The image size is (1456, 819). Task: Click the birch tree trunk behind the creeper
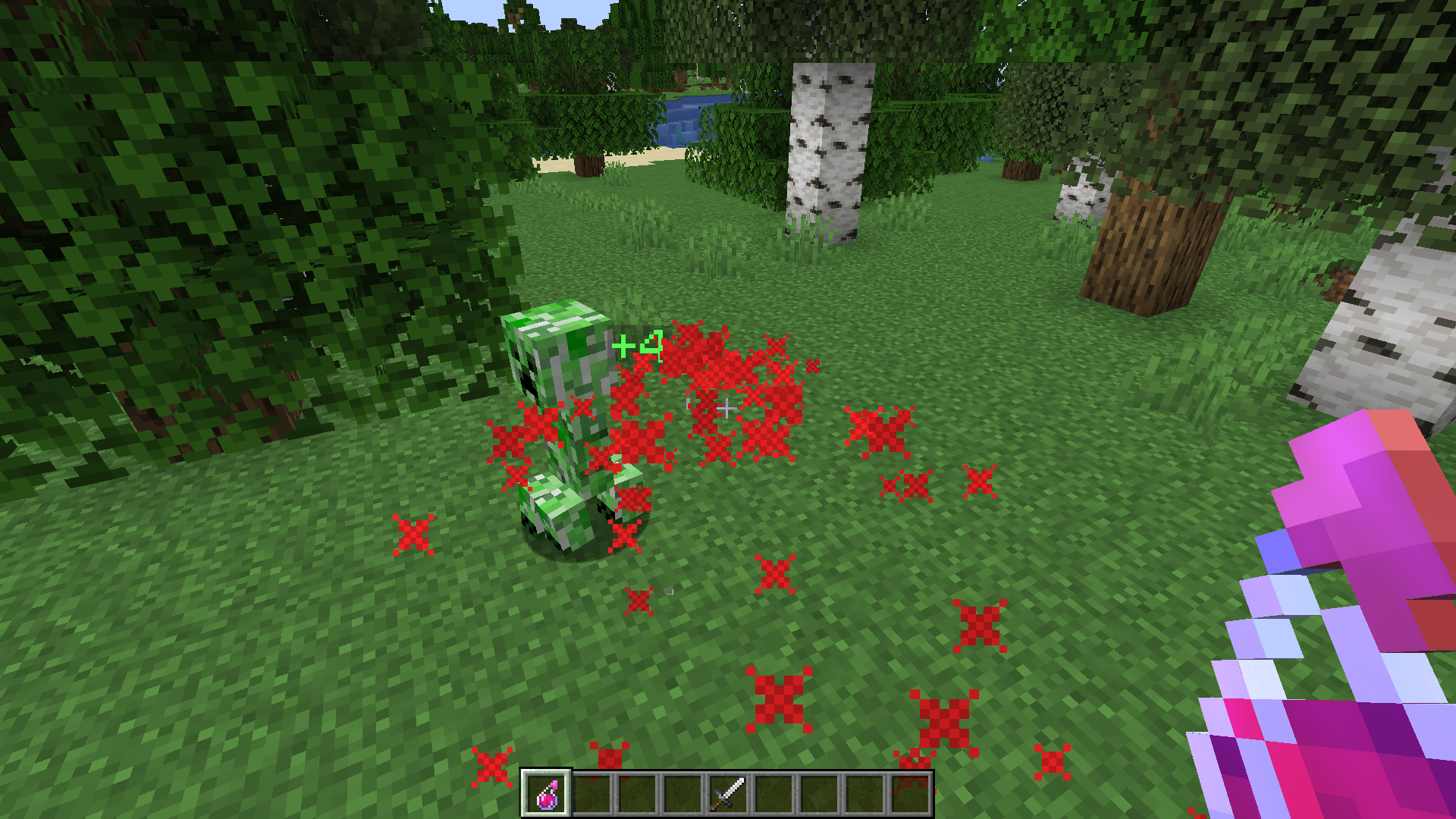[830, 152]
